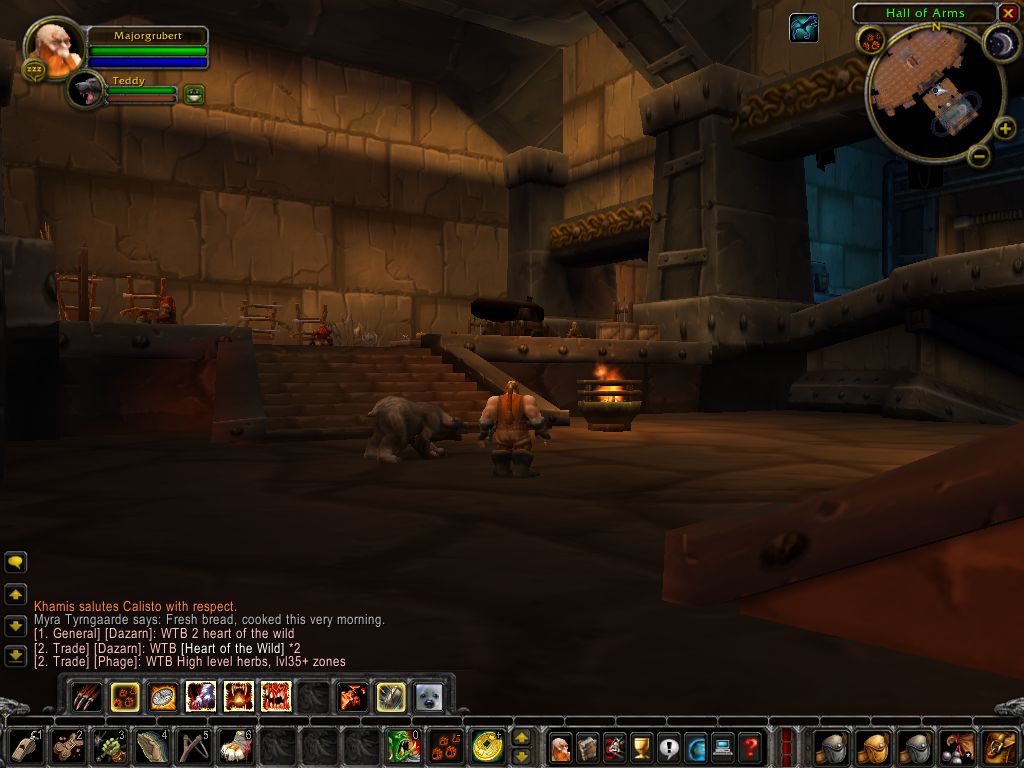Open the red question mark help button

[x=750, y=746]
